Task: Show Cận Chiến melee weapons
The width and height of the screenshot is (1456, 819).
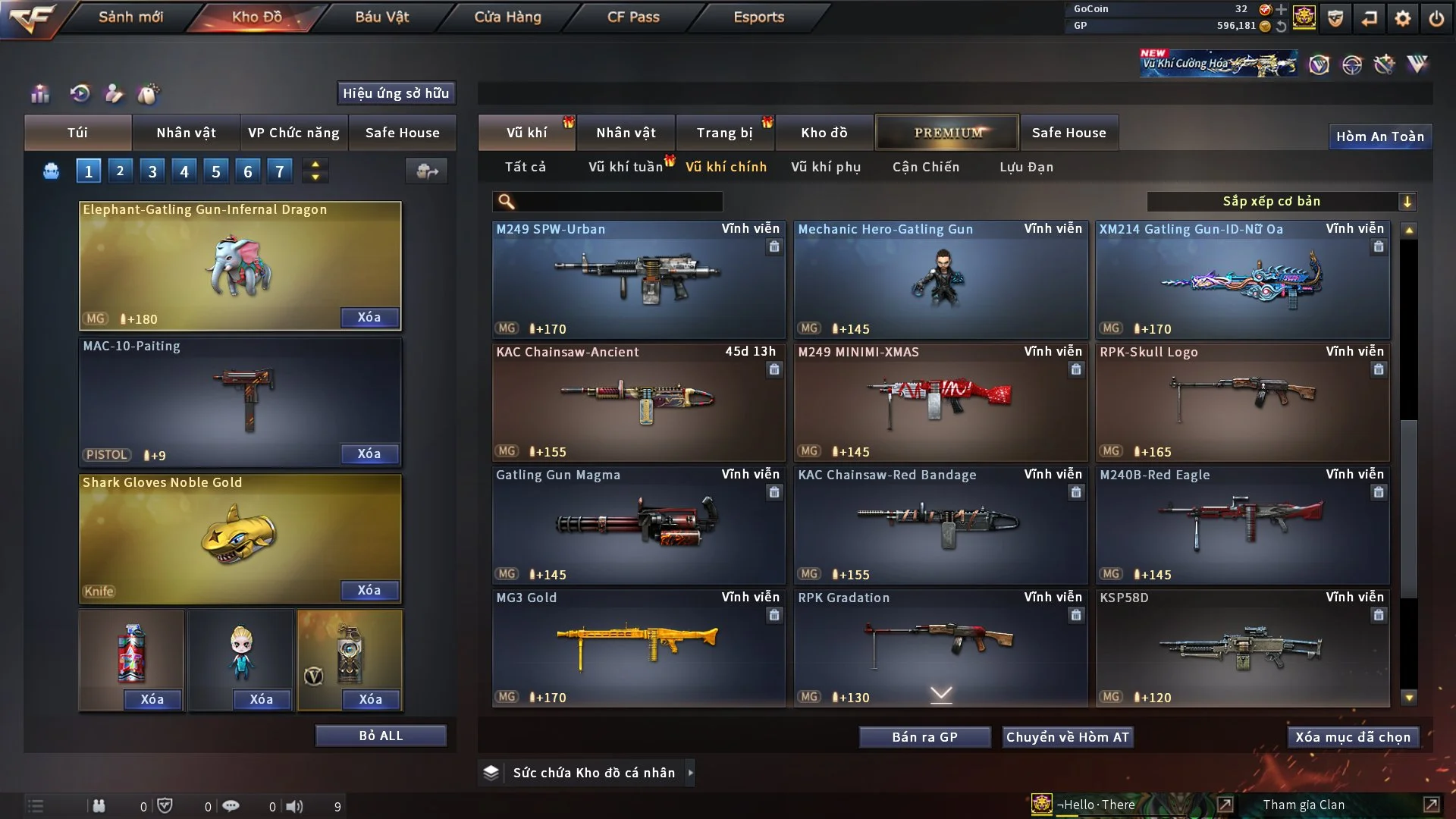Action: tap(925, 167)
